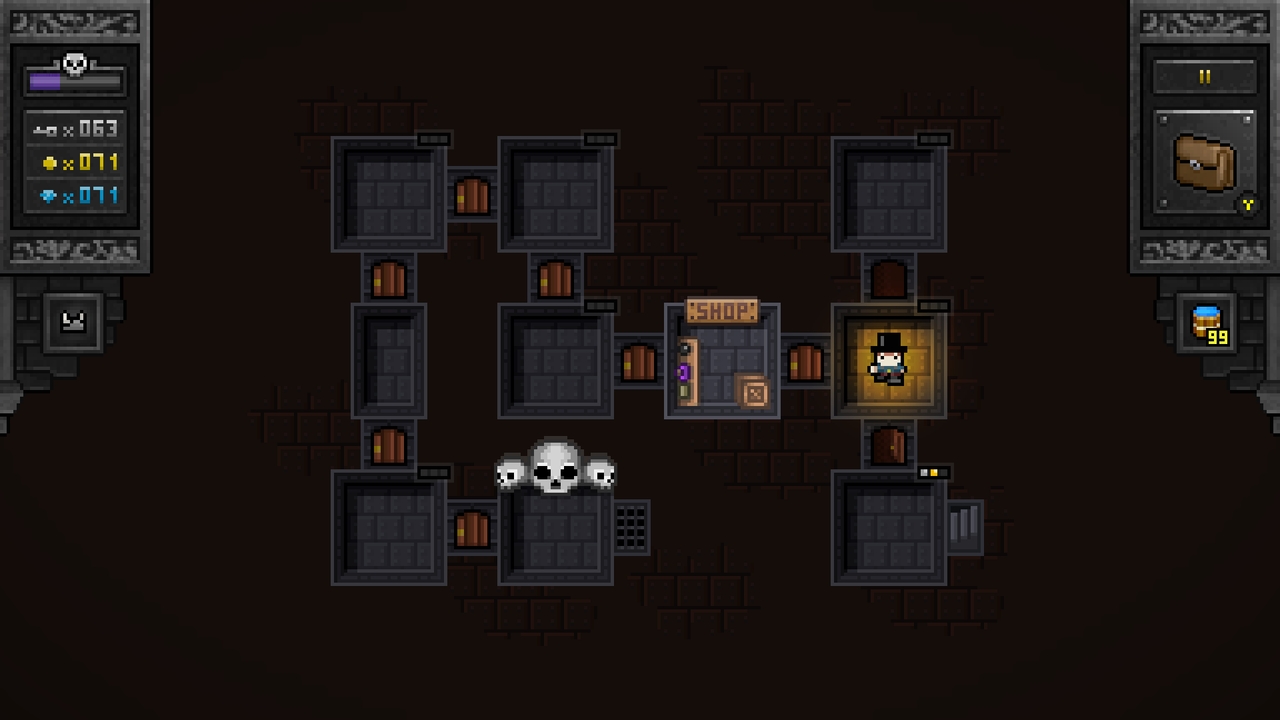
Task: Click the skull icon on the health bar
Action: coord(74,64)
